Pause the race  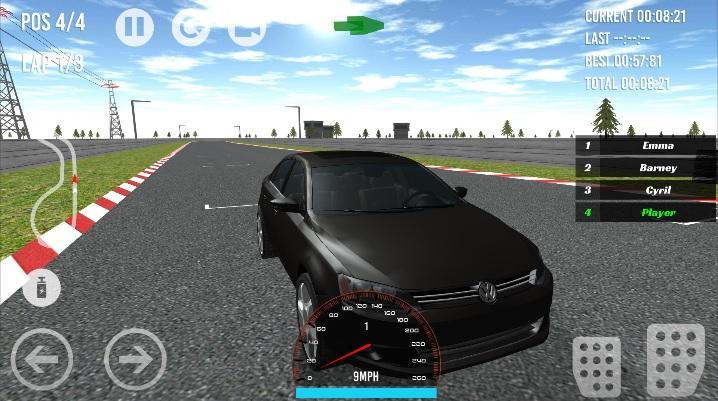pos(135,27)
